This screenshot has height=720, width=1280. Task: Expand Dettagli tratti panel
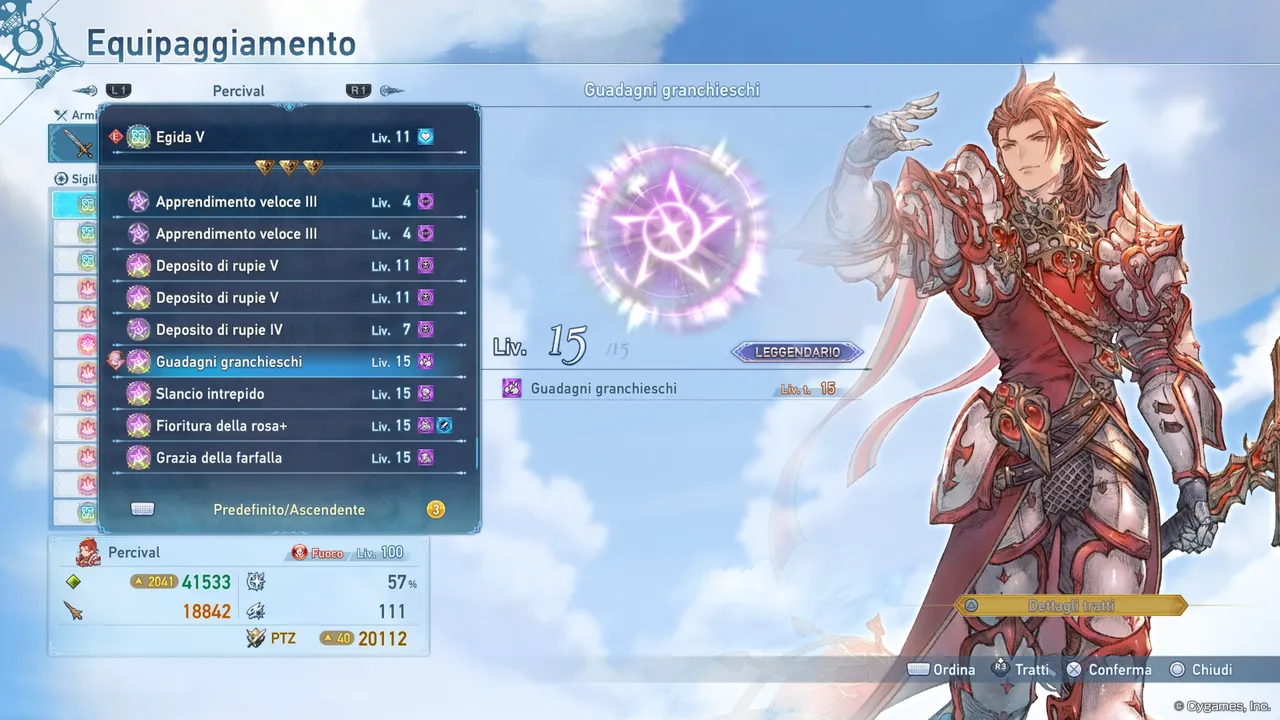[x=1070, y=605]
